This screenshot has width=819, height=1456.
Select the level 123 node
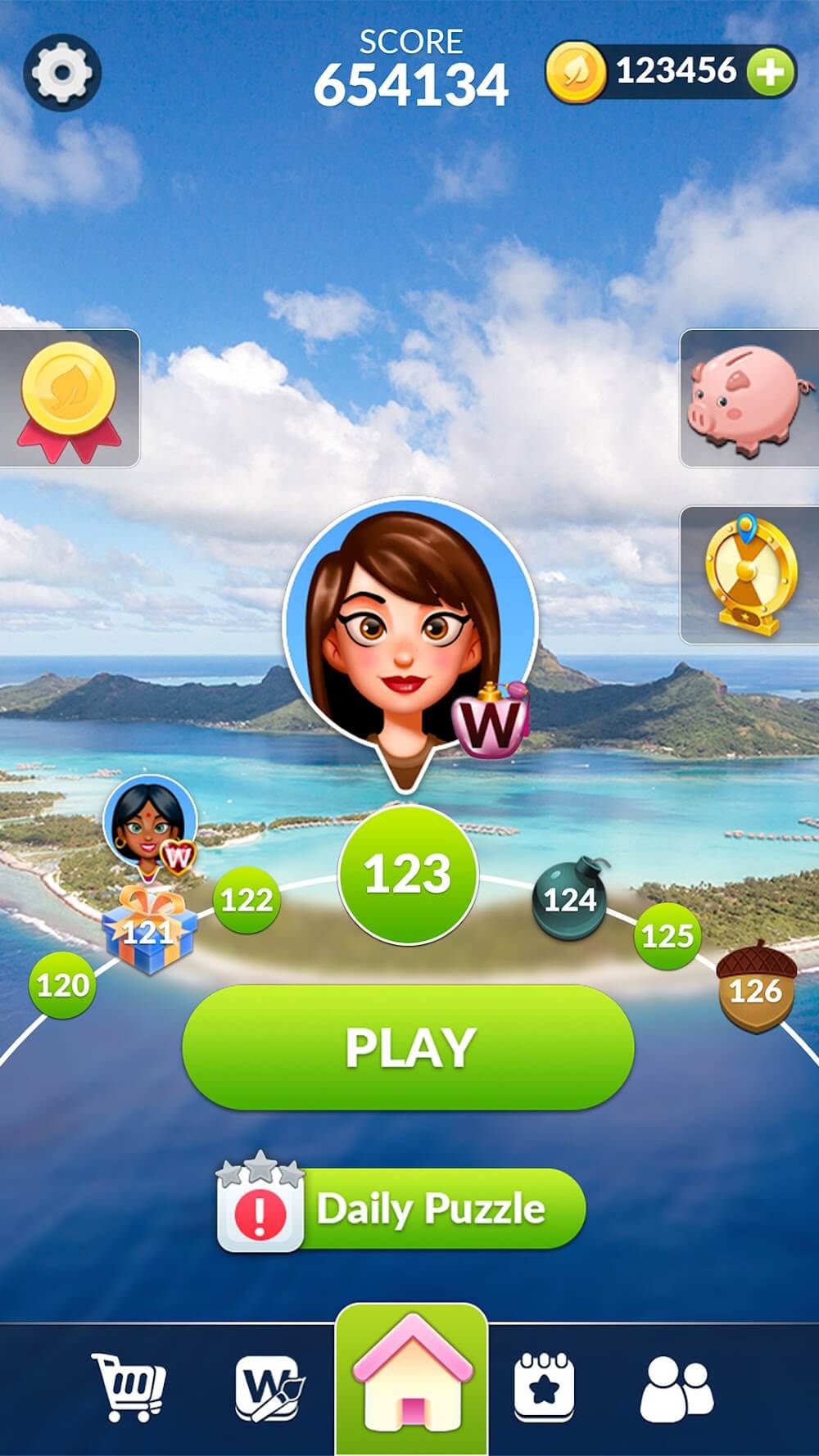click(407, 874)
